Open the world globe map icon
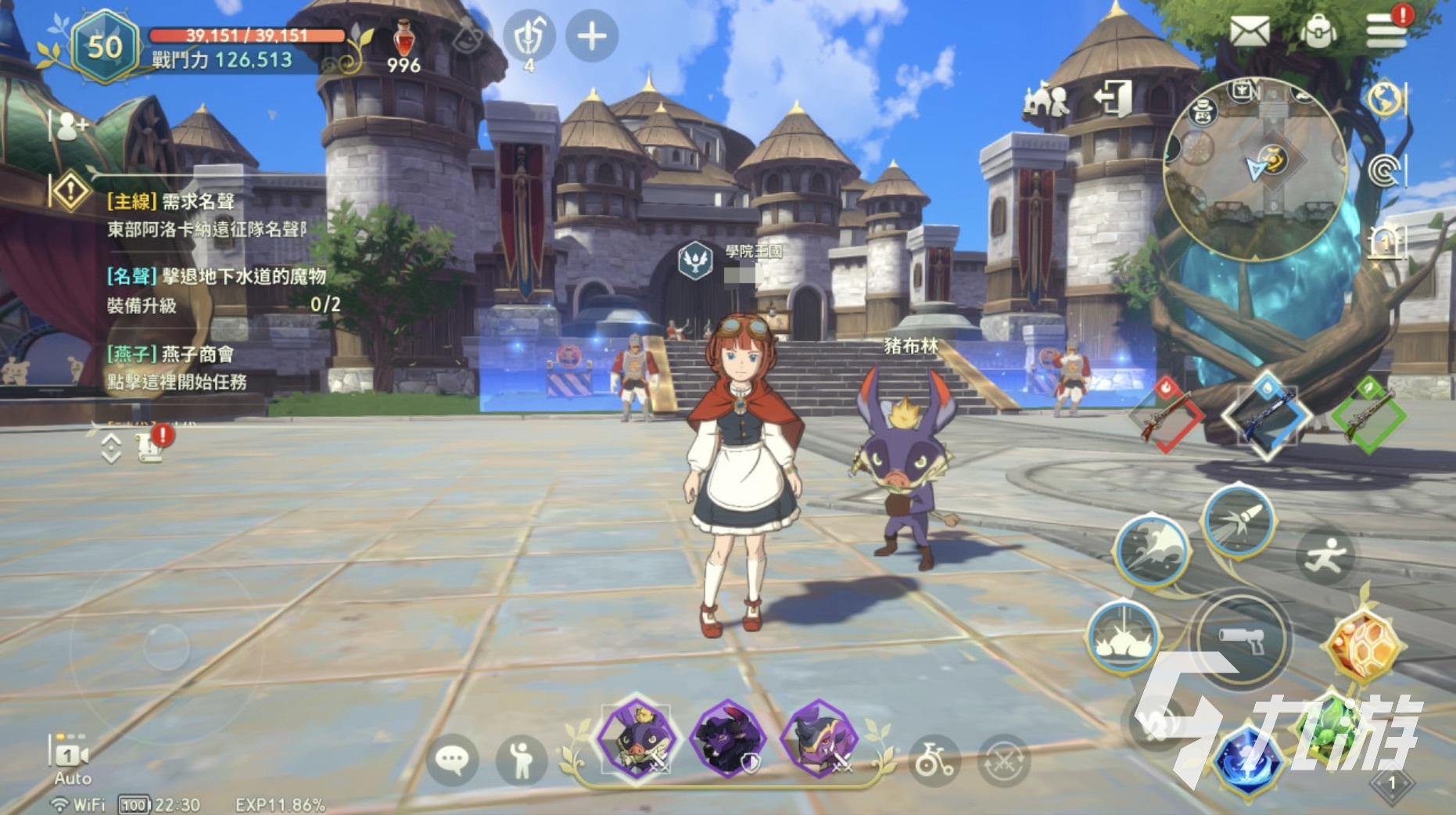Screen dimensions: 1456x815 pos(1384,99)
